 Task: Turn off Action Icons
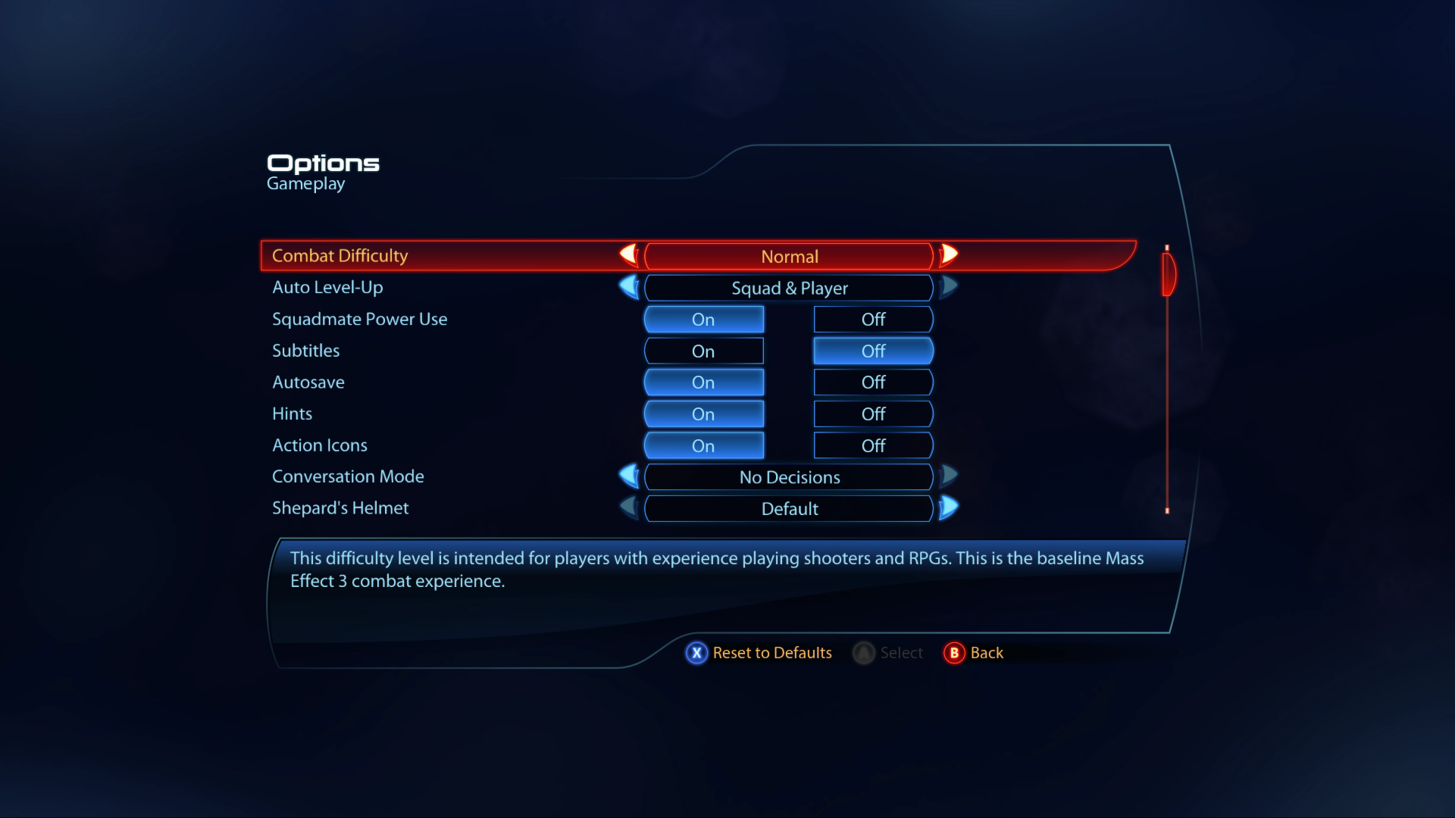[x=872, y=445]
